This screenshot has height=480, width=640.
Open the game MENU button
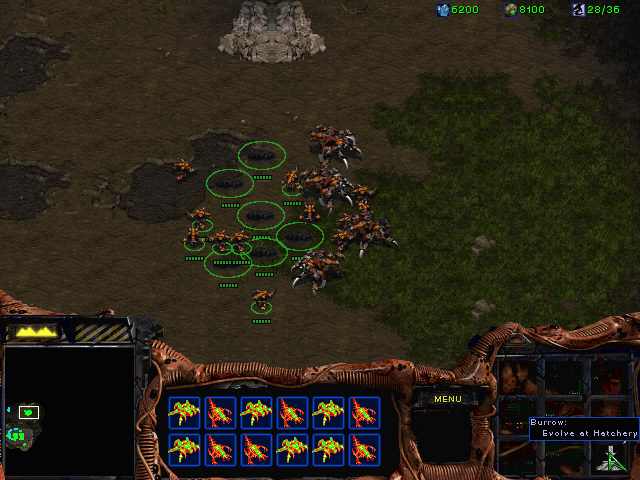click(x=447, y=399)
